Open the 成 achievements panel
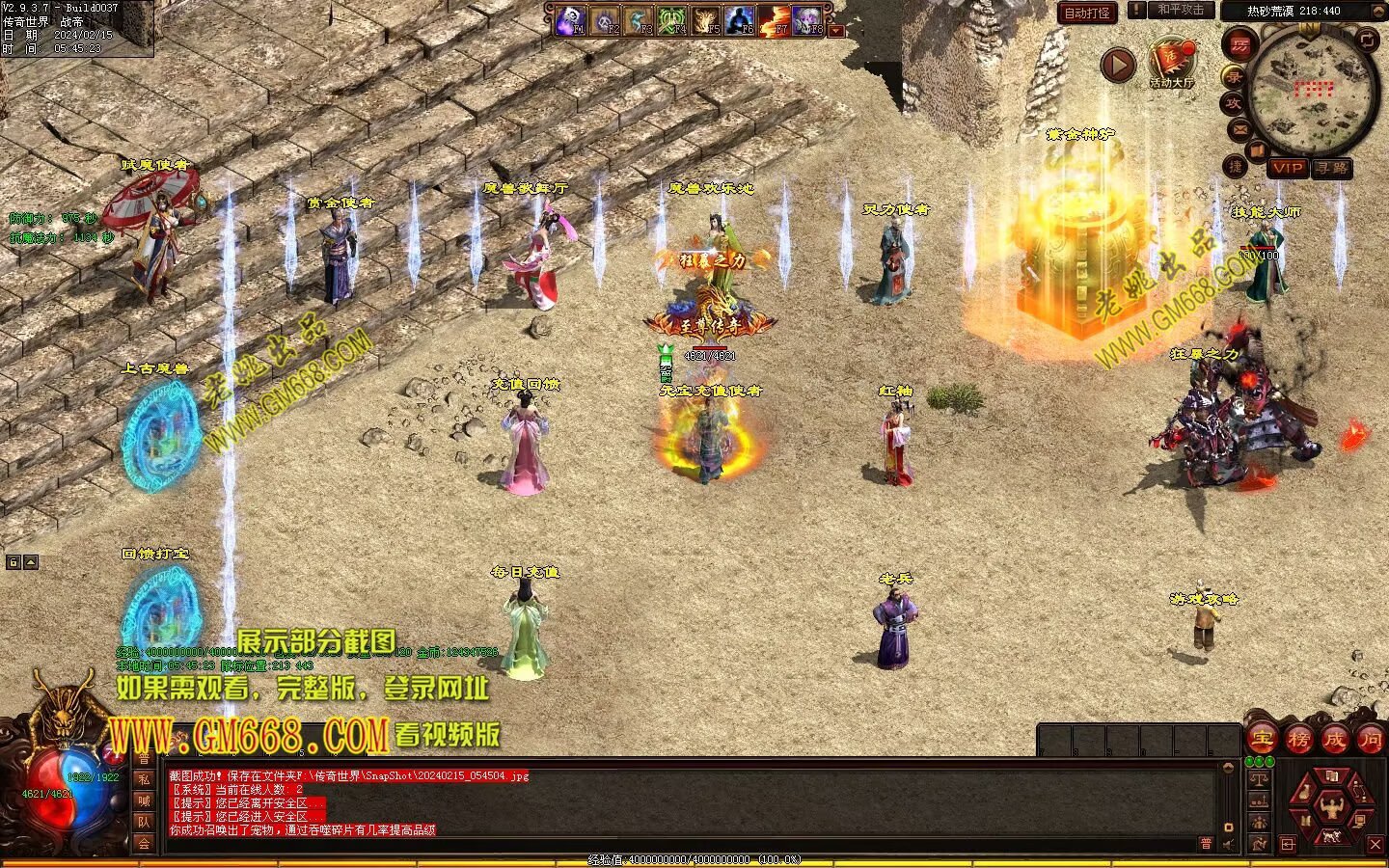Screen dimensions: 1389x868 [1334, 740]
